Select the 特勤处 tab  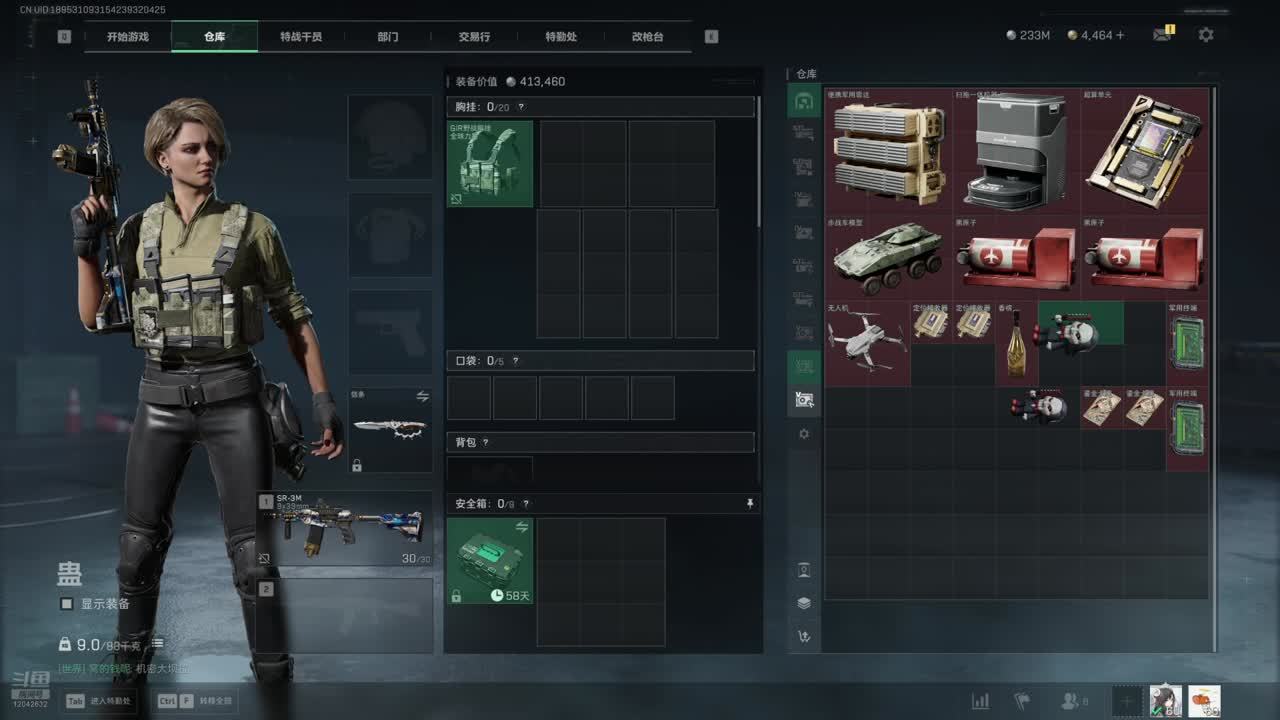[x=561, y=37]
